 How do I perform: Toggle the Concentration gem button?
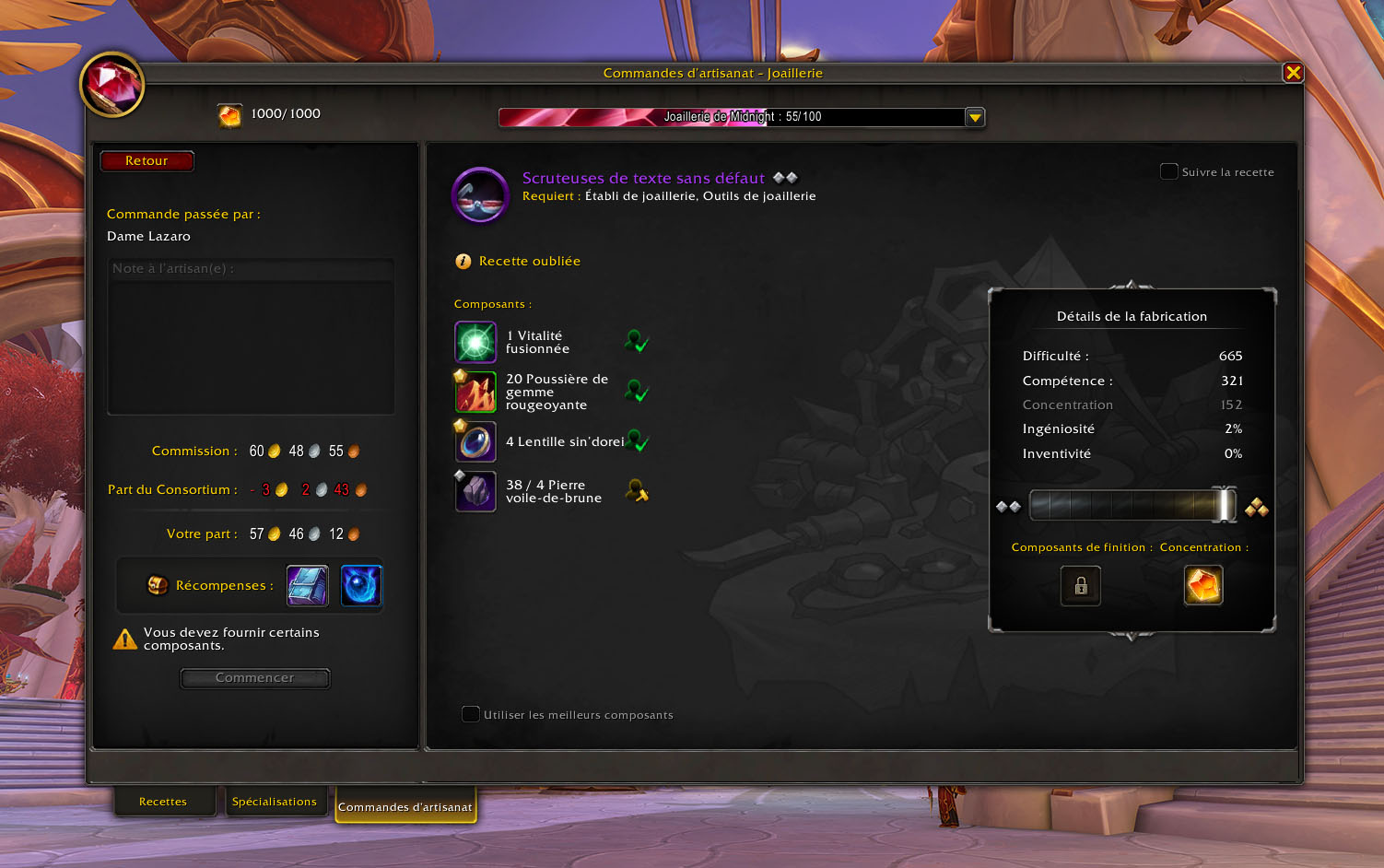click(x=1202, y=585)
